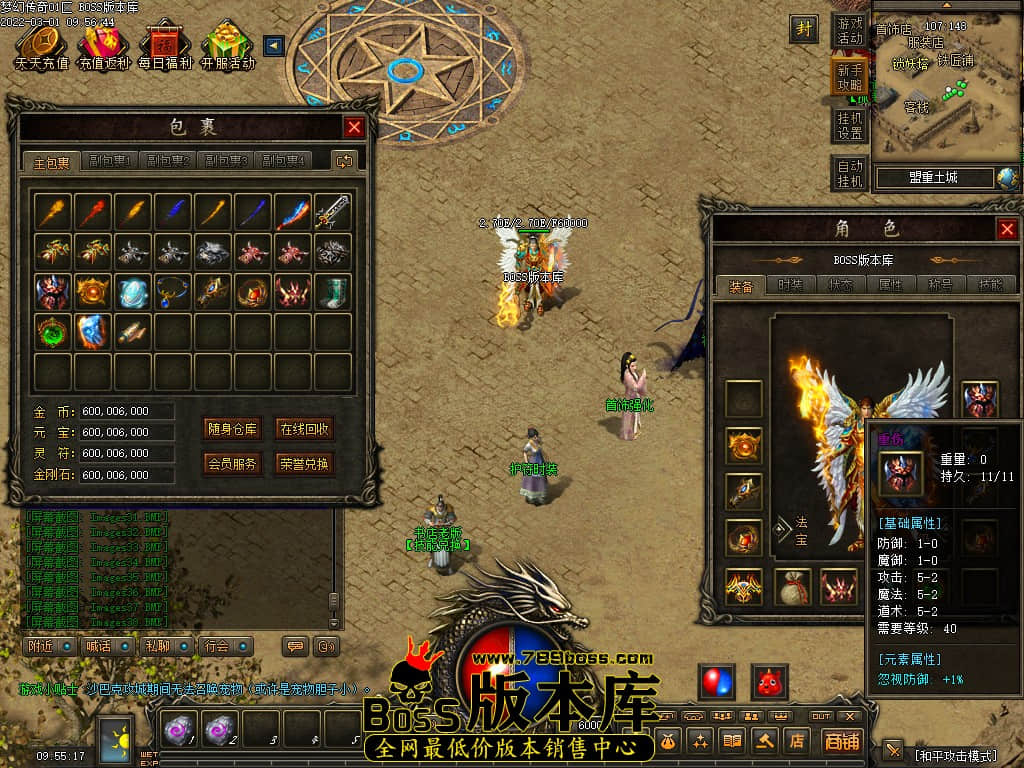Open the 荣誉兑换 honor exchange
The image size is (1024, 768).
[304, 463]
